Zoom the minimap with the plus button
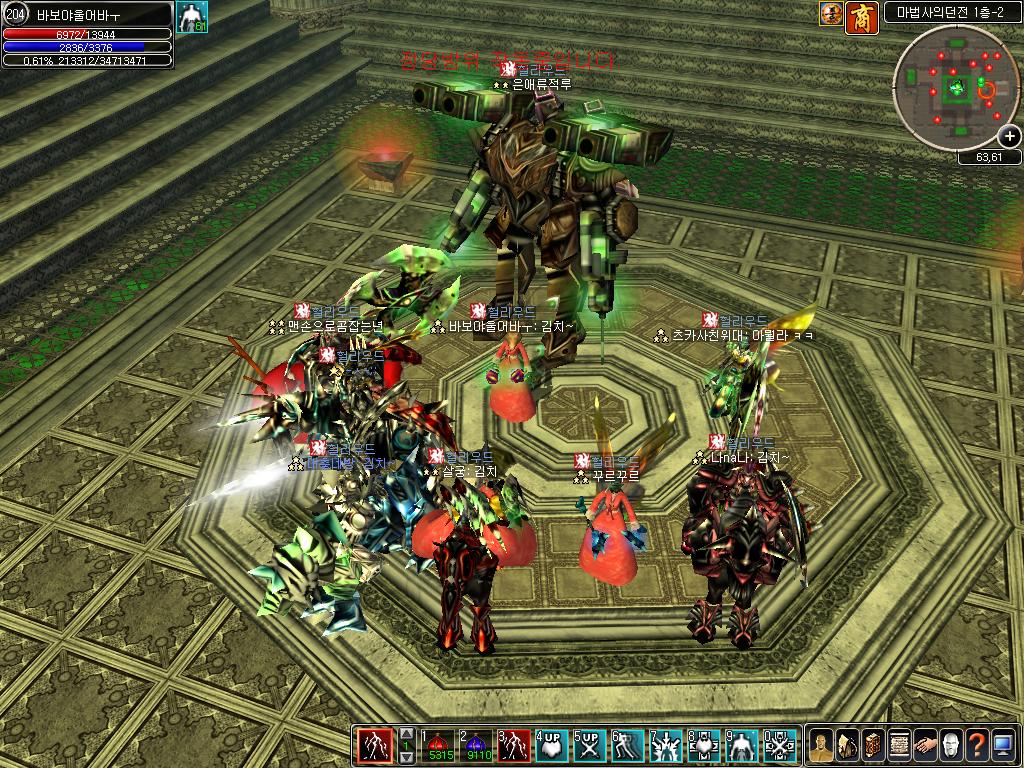This screenshot has width=1024, height=768. tap(1009, 138)
